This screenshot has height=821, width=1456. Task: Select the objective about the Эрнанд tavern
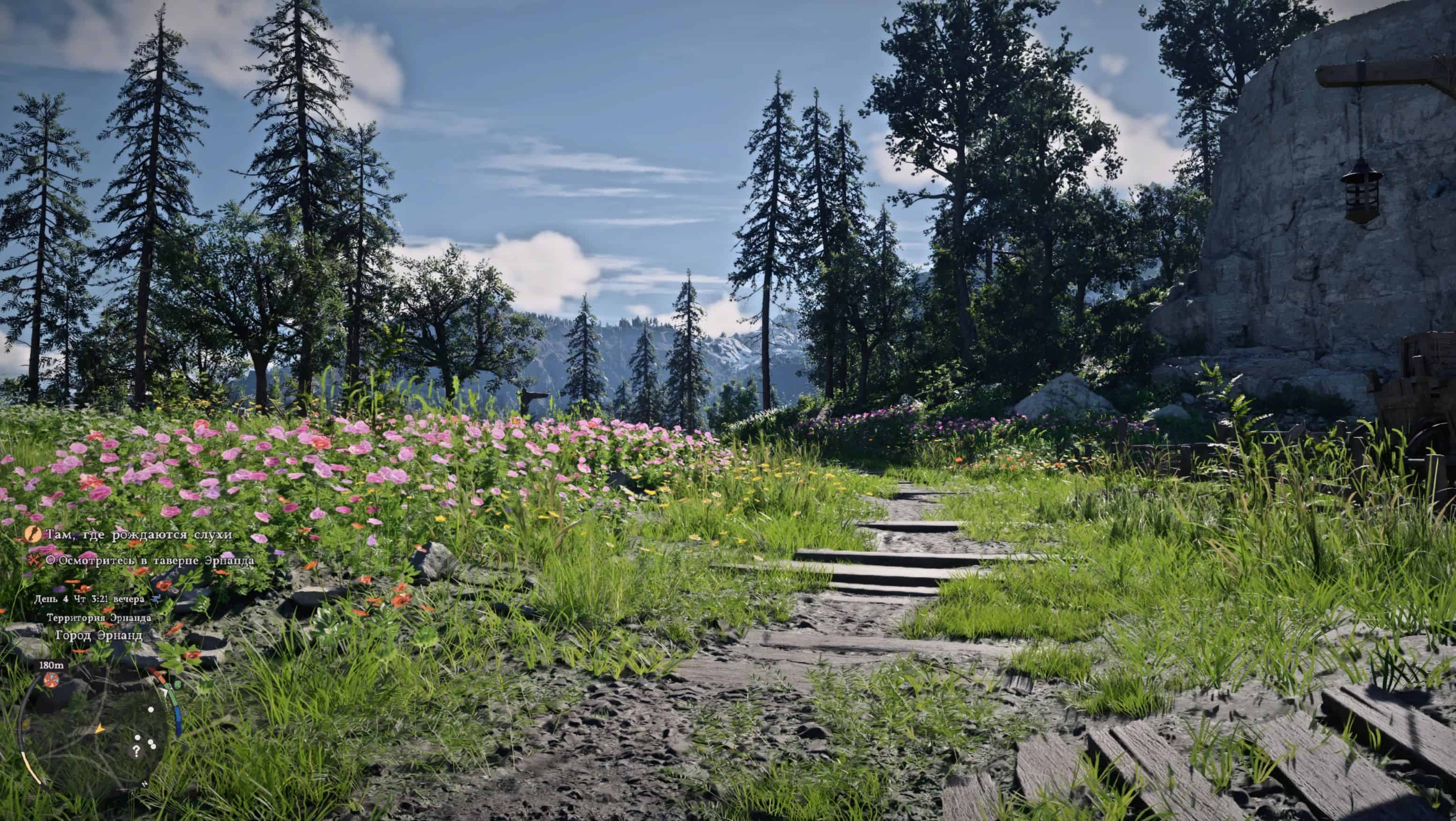[151, 560]
